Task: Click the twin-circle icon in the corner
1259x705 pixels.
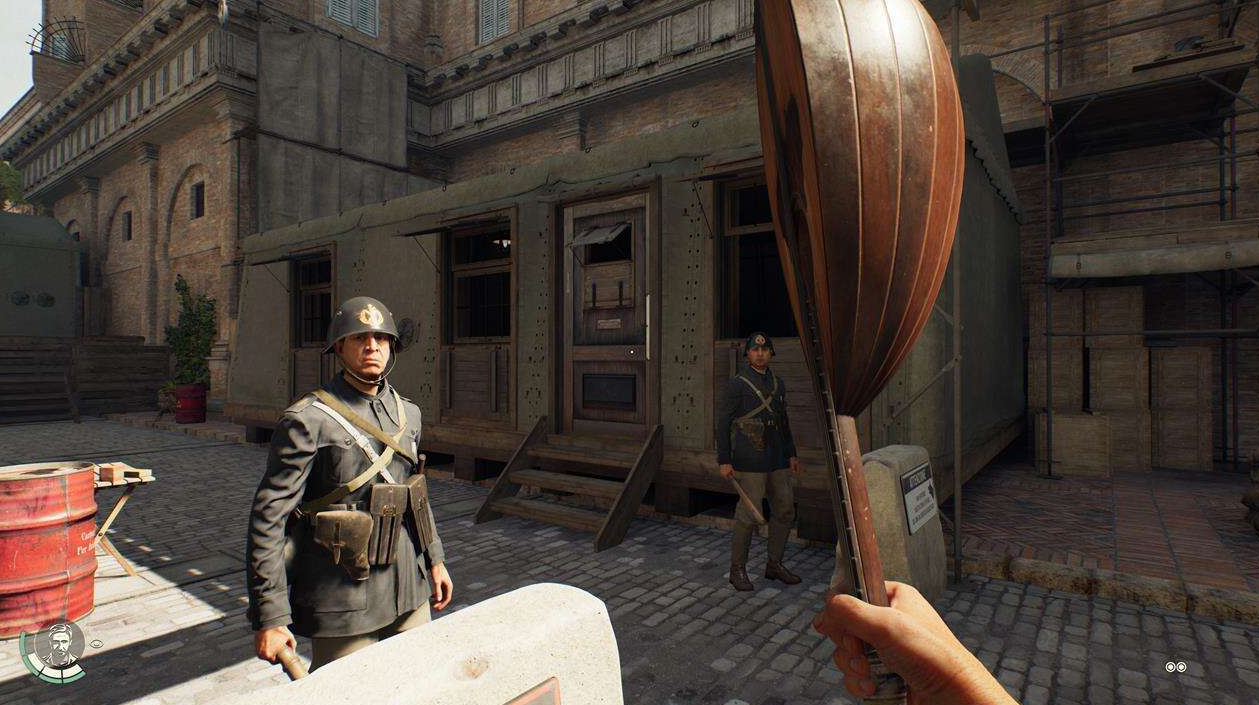Action: click(x=1175, y=667)
